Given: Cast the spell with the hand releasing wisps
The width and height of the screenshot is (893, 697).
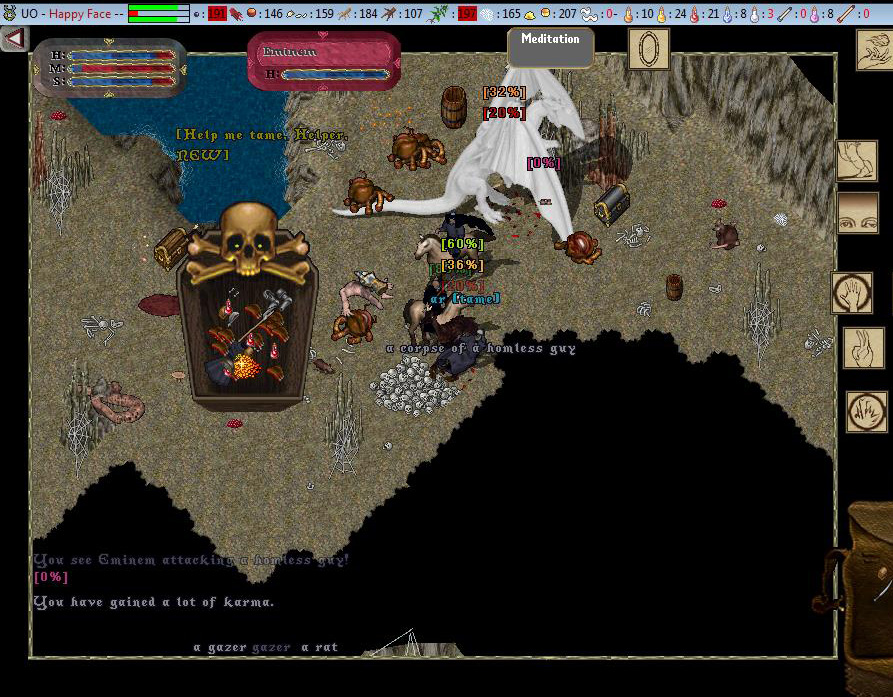Looking at the screenshot, I should tap(873, 51).
